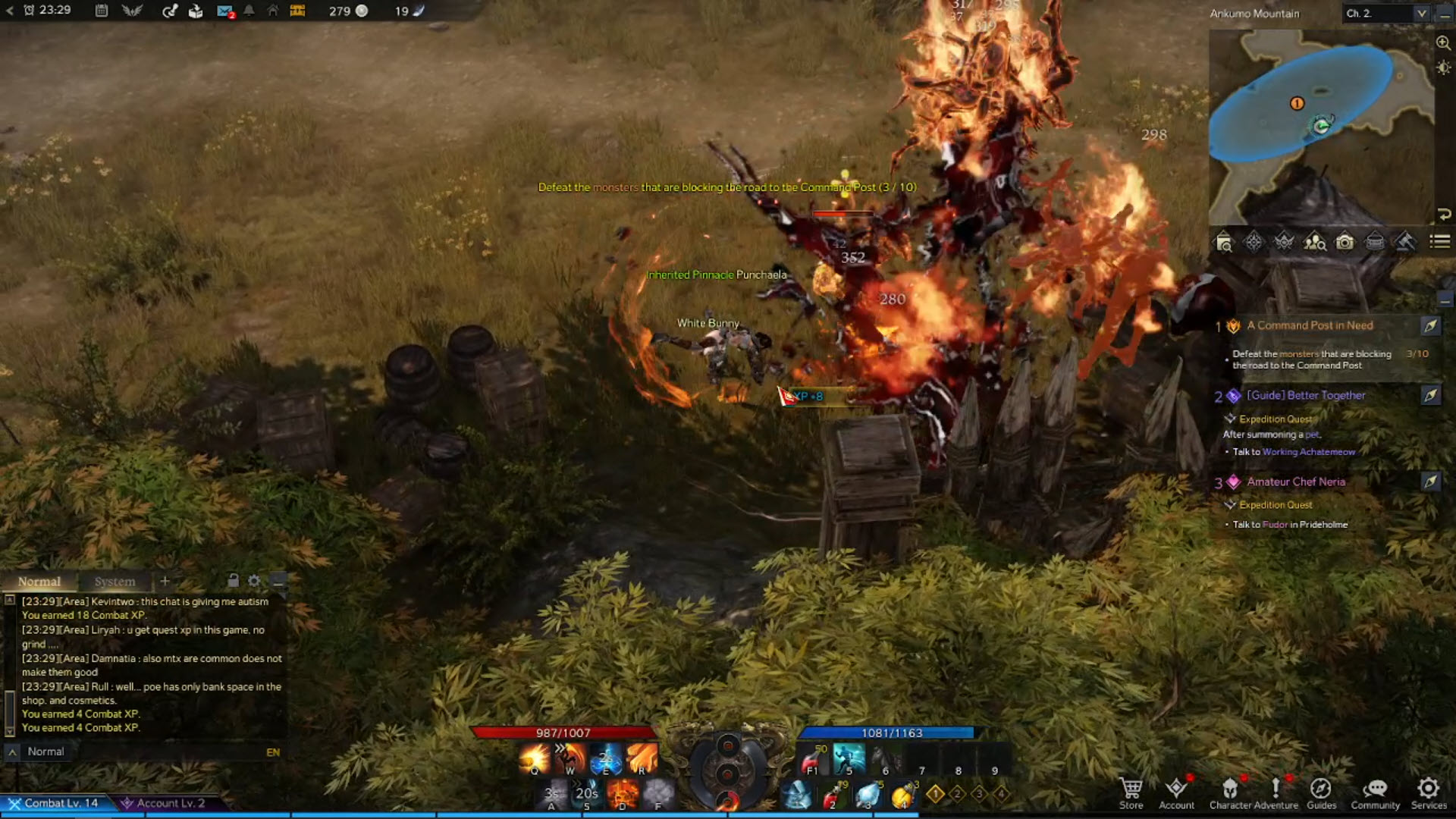This screenshot has height=819, width=1456.
Task: Open the Guides compass menu
Action: (x=1321, y=792)
